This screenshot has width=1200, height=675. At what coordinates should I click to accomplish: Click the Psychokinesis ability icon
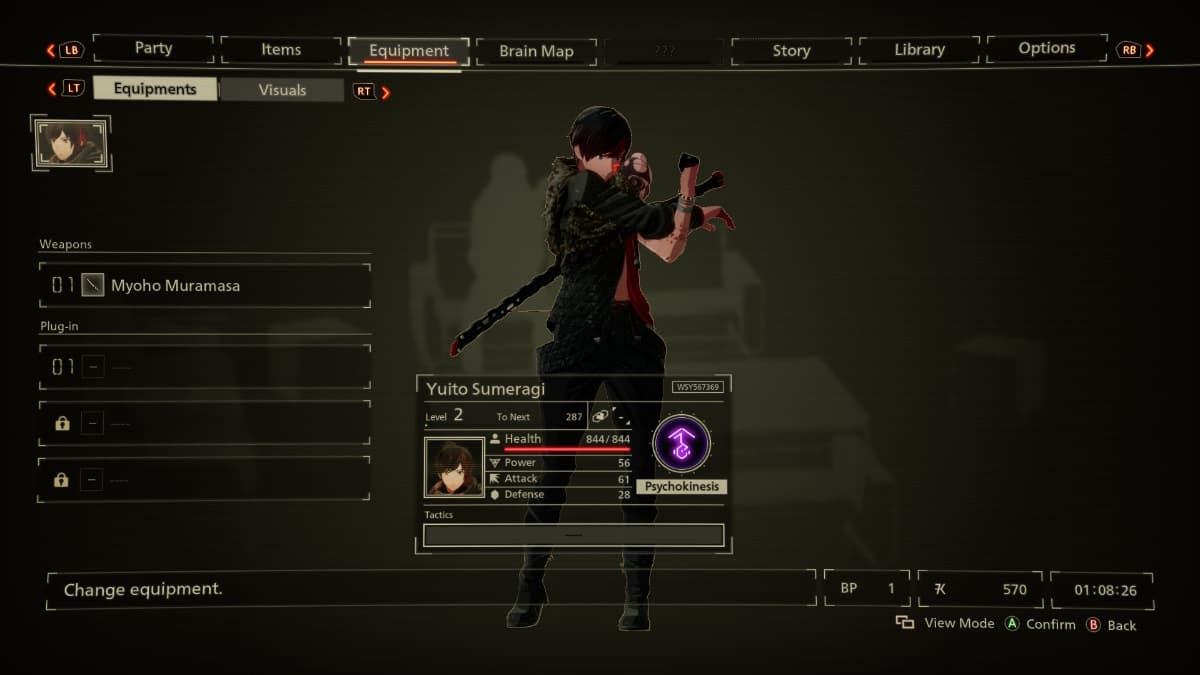tap(681, 444)
